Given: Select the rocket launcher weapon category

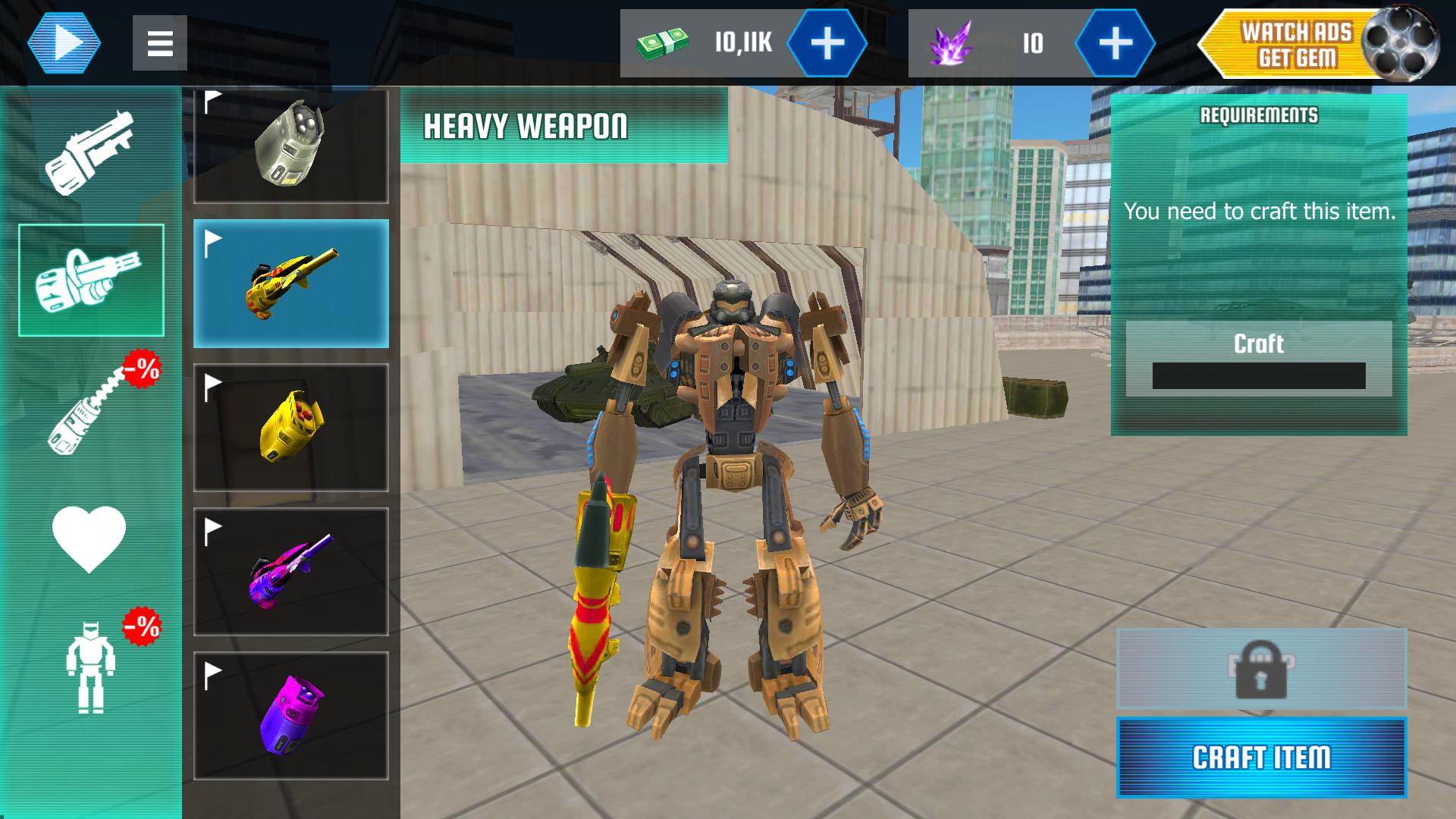Looking at the screenshot, I should tap(91, 152).
